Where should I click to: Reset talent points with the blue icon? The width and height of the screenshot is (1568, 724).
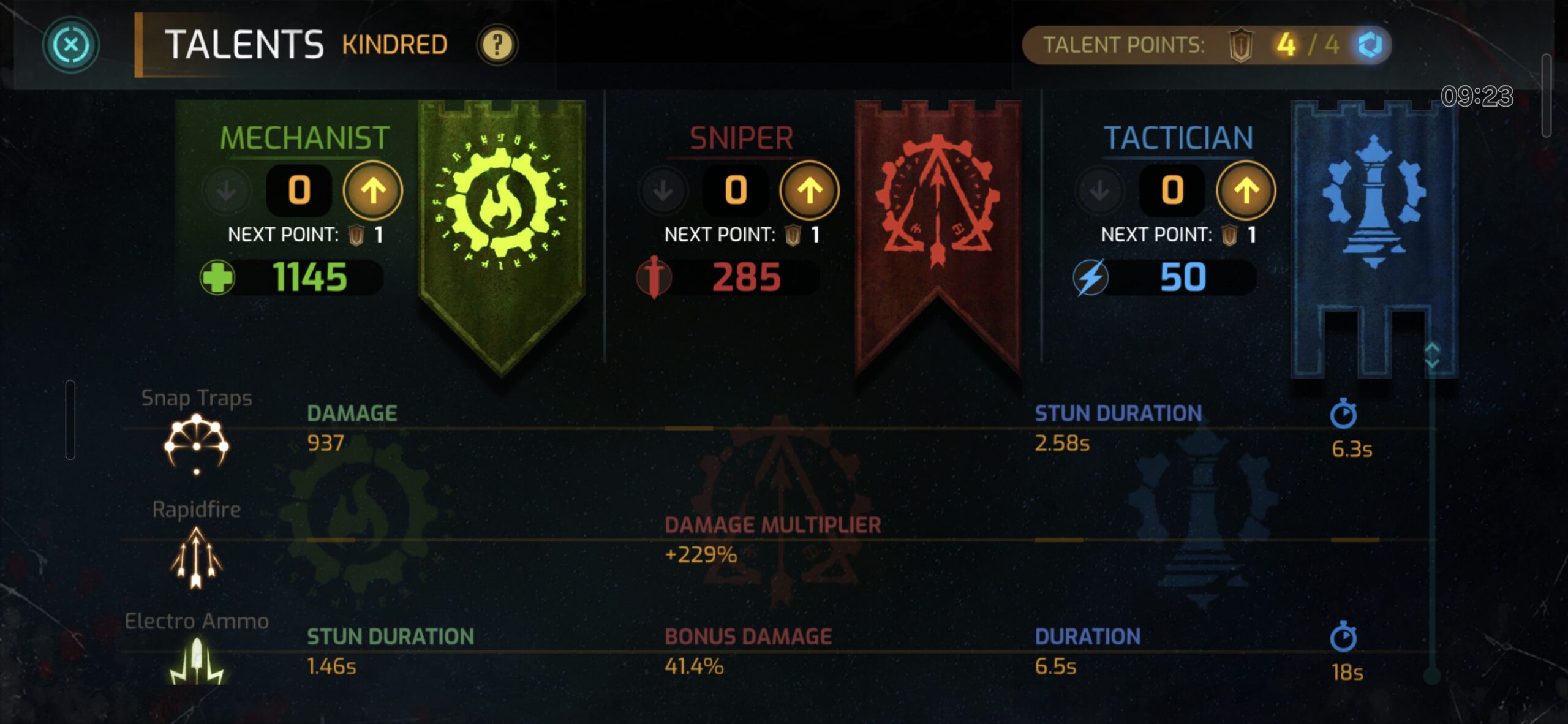point(1370,45)
